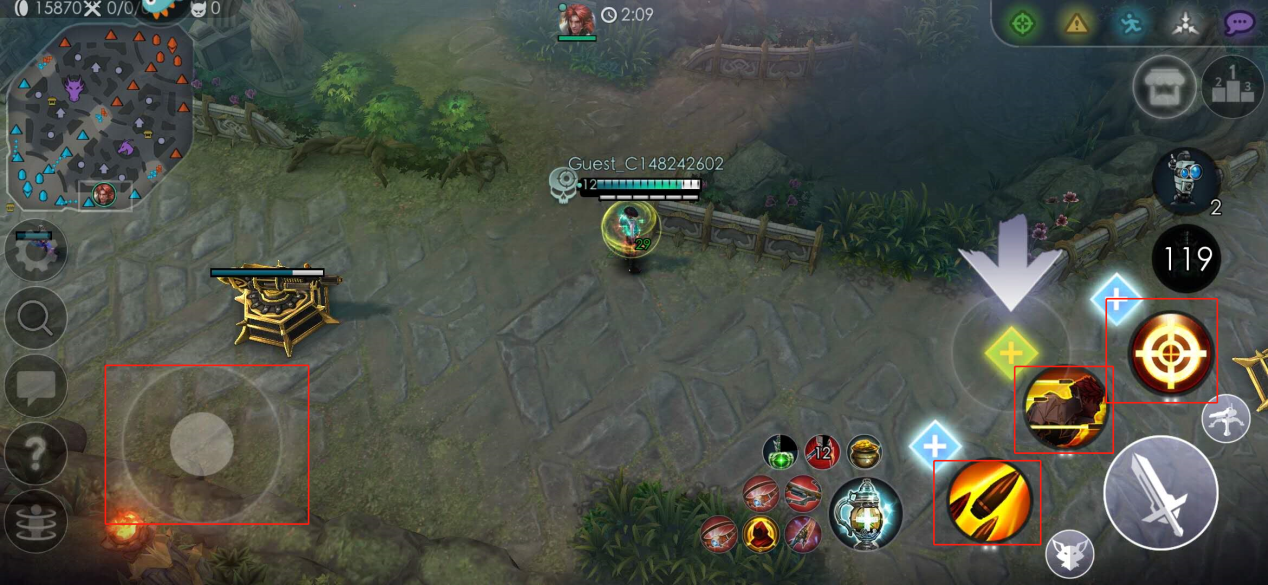Image resolution: width=1268 pixels, height=585 pixels.
Task: Open the grey speech bubble chat button
Action: tap(36, 386)
